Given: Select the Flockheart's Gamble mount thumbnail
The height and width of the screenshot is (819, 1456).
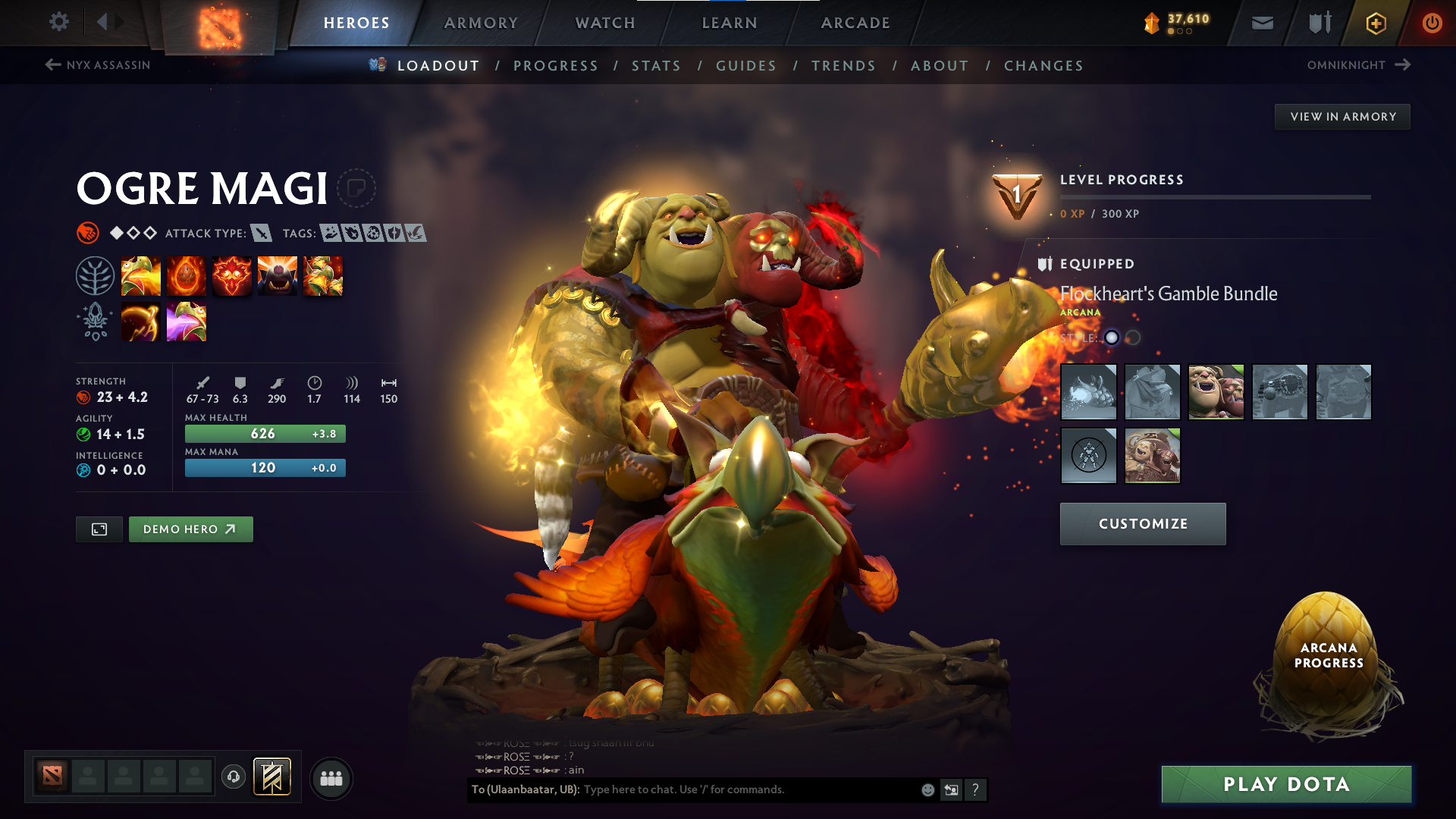Looking at the screenshot, I should pos(1088,392).
